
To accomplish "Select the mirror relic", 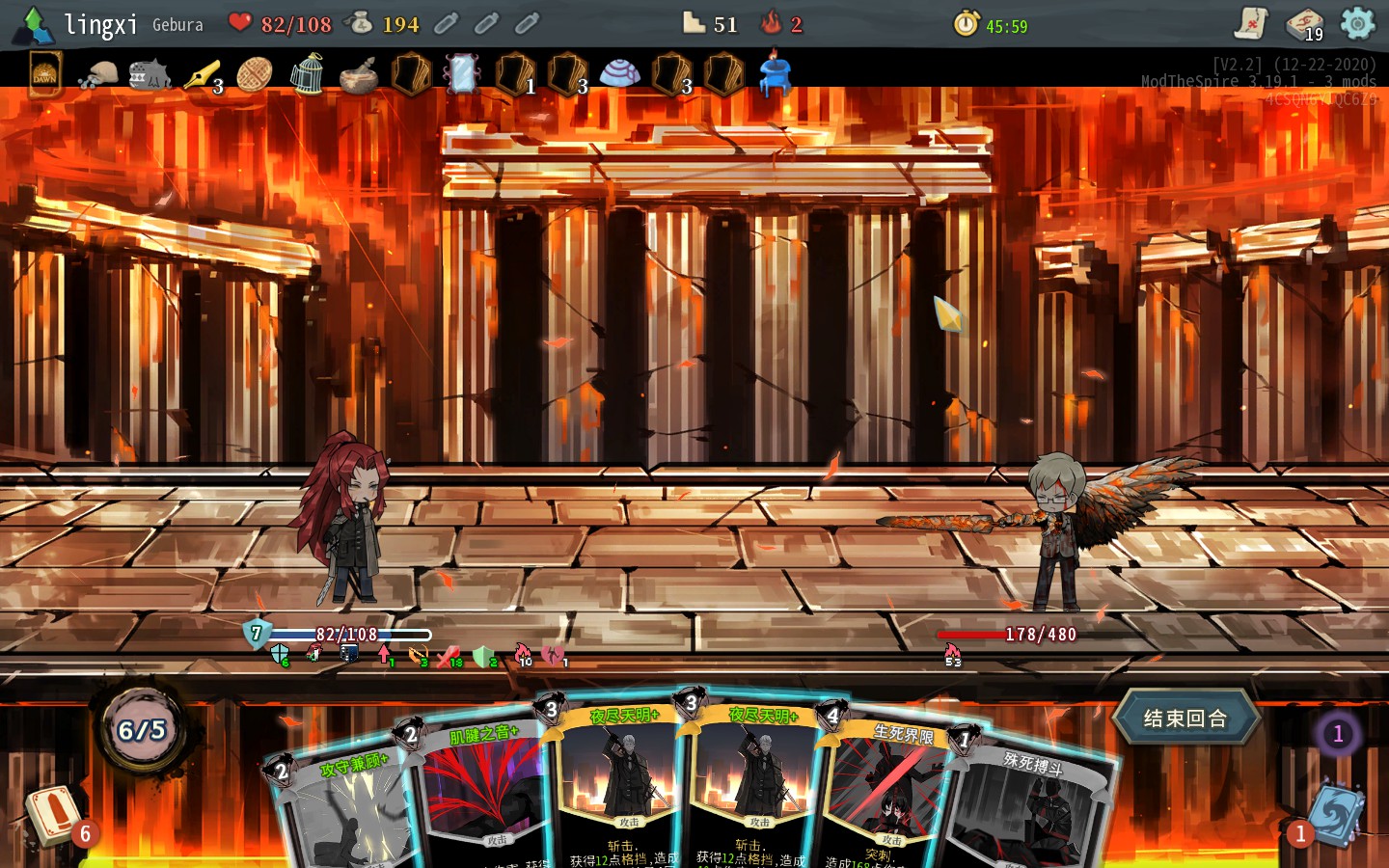I will tap(462, 74).
